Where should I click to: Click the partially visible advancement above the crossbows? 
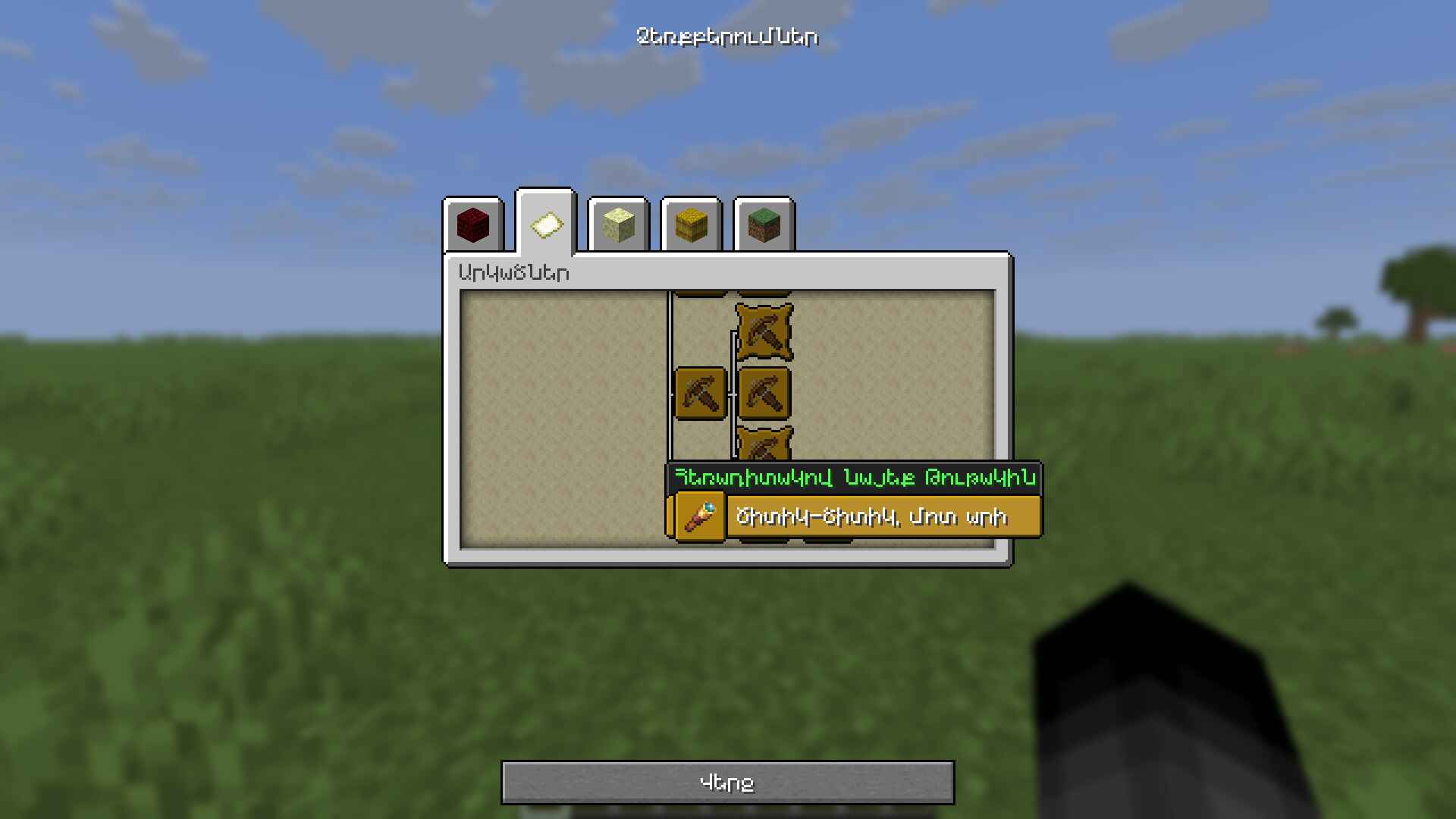(764, 292)
